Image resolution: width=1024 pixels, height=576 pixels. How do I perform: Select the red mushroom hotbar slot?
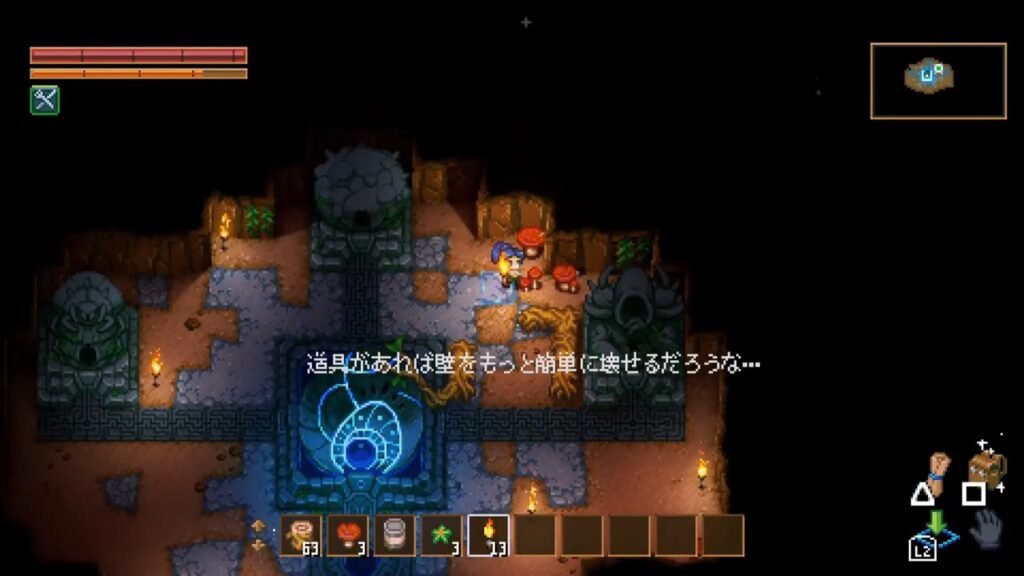(x=348, y=535)
